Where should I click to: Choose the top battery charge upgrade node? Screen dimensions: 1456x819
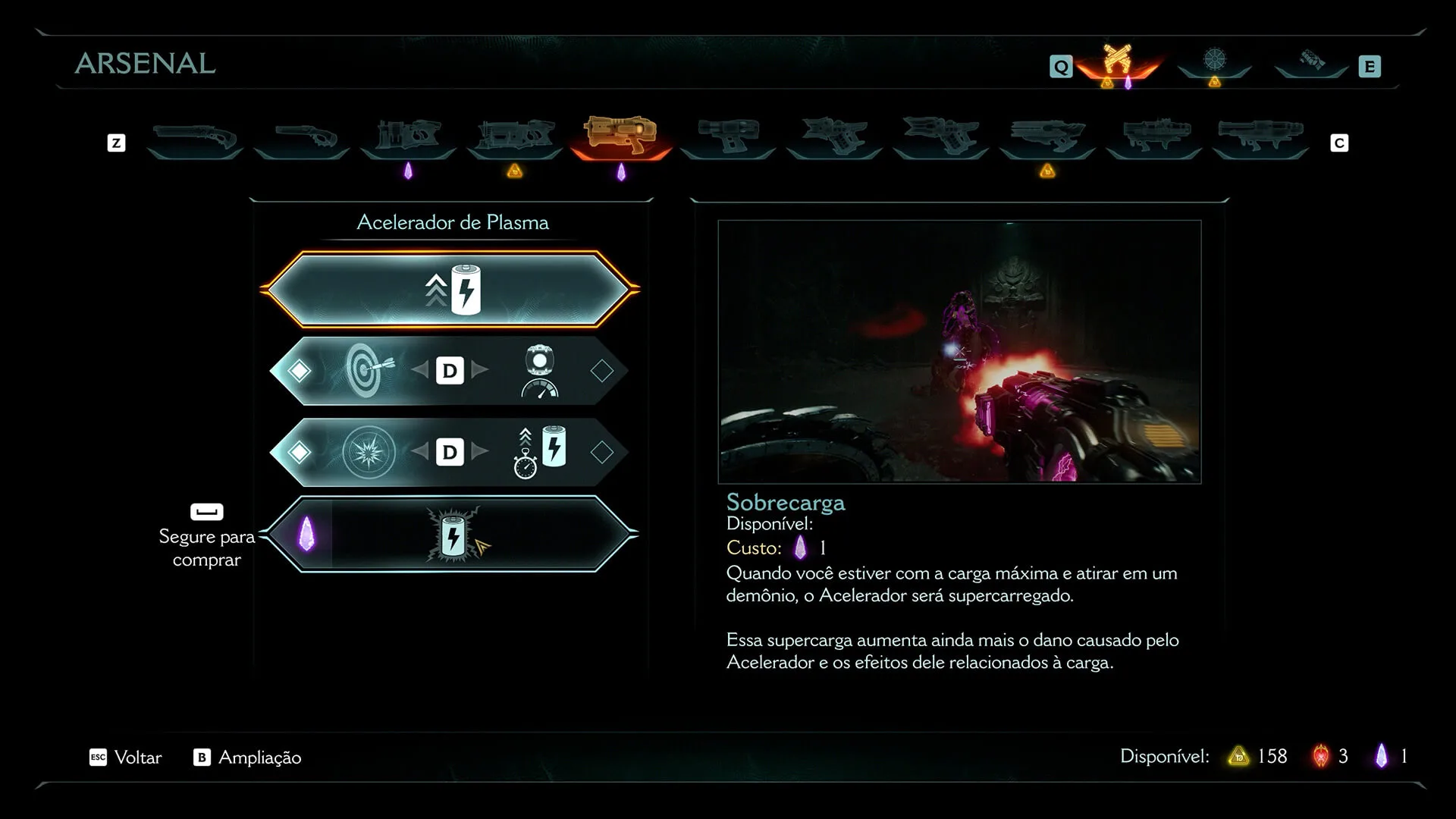[452, 290]
